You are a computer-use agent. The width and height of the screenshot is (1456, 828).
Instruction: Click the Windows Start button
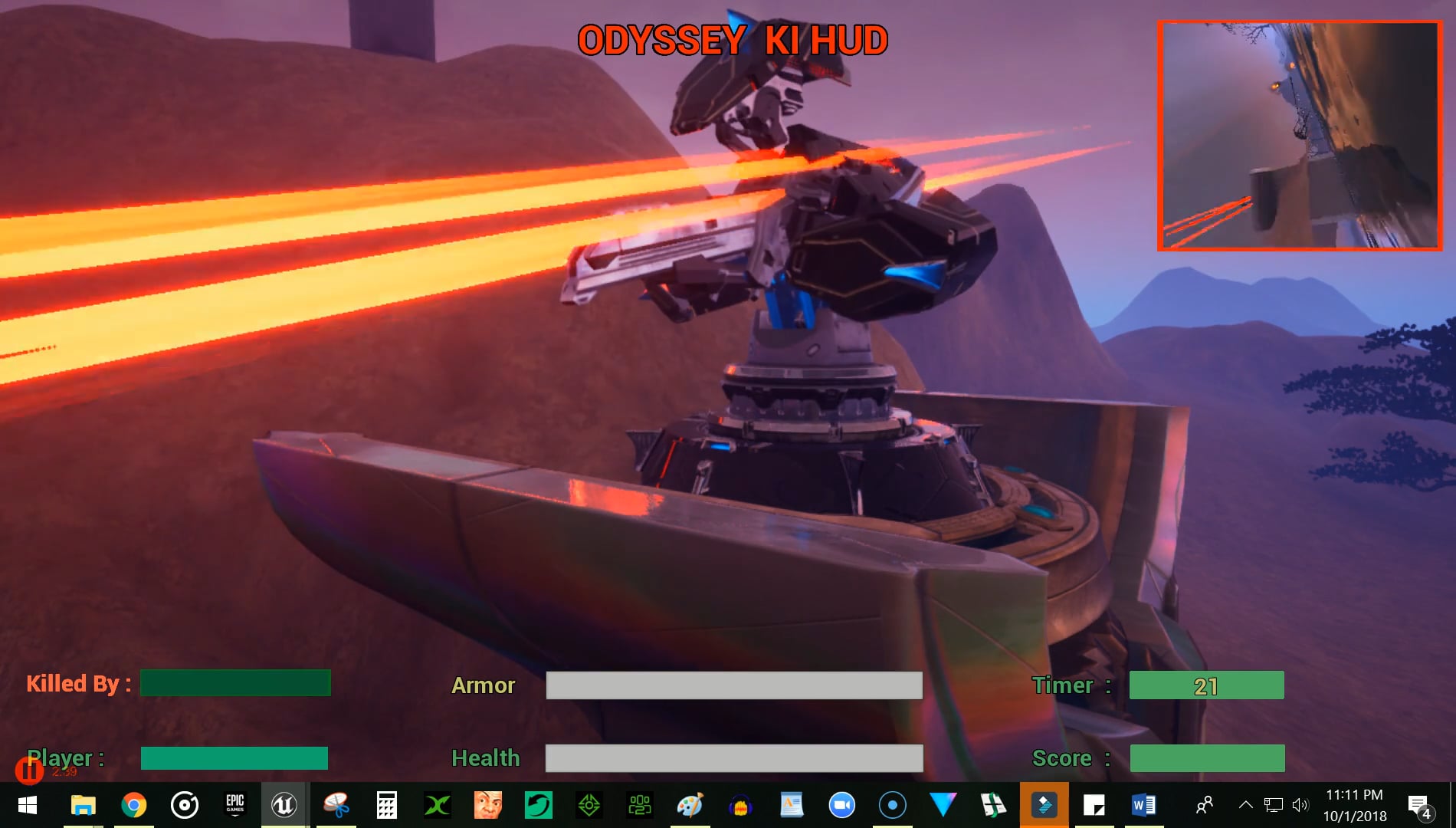28,804
